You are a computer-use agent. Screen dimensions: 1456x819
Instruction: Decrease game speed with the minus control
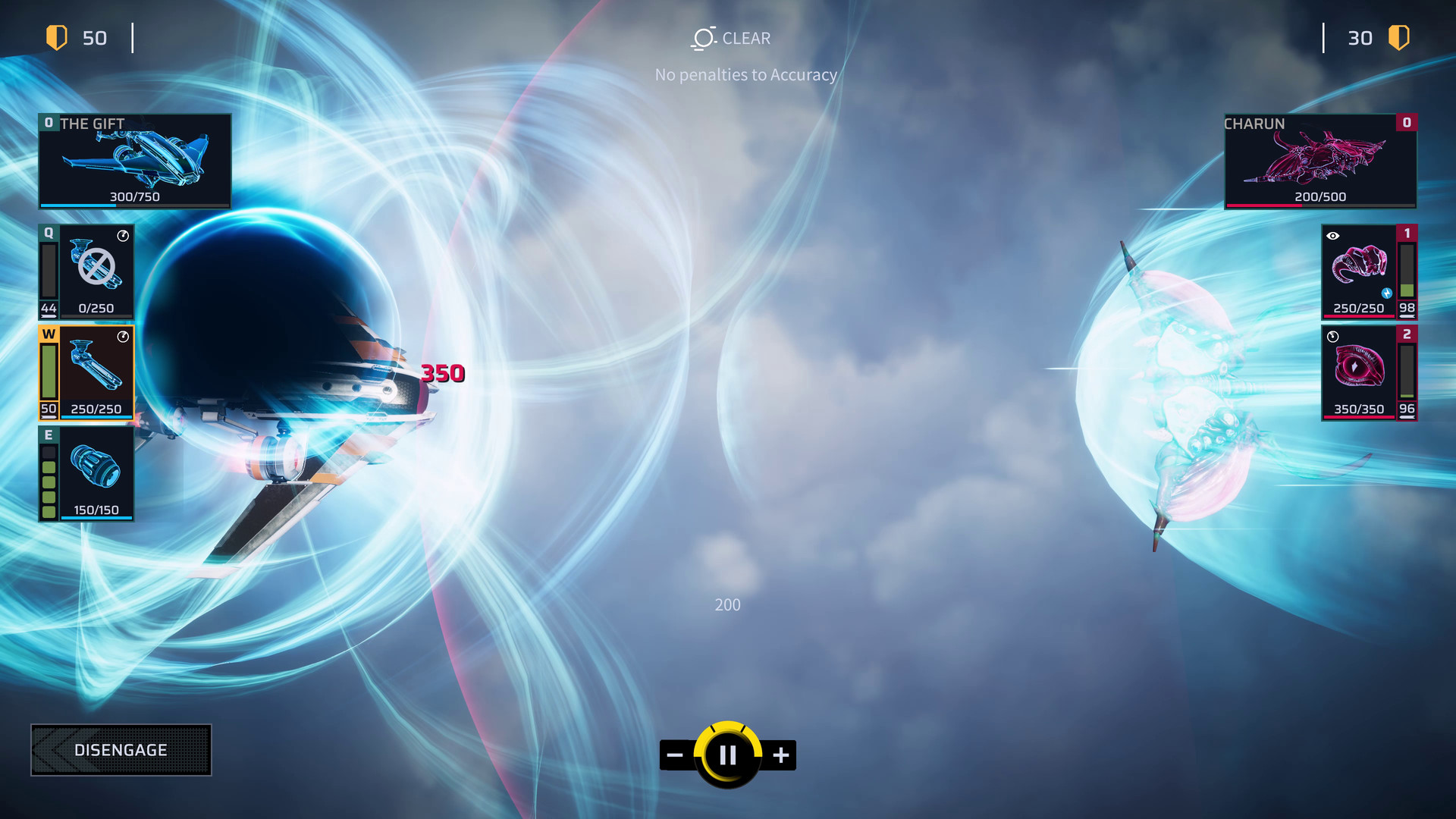673,754
